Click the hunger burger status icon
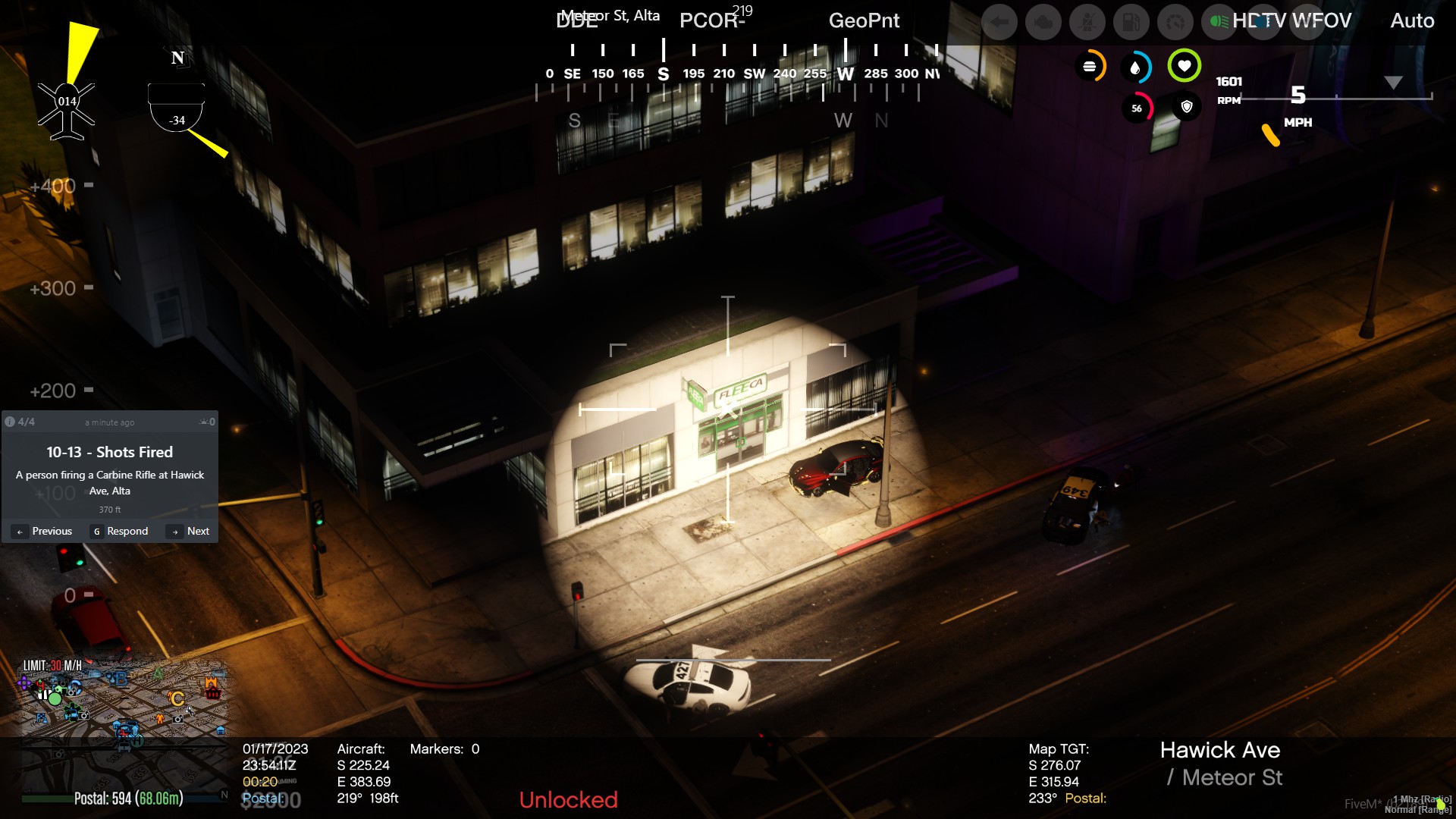The height and width of the screenshot is (819, 1456). coord(1090,67)
